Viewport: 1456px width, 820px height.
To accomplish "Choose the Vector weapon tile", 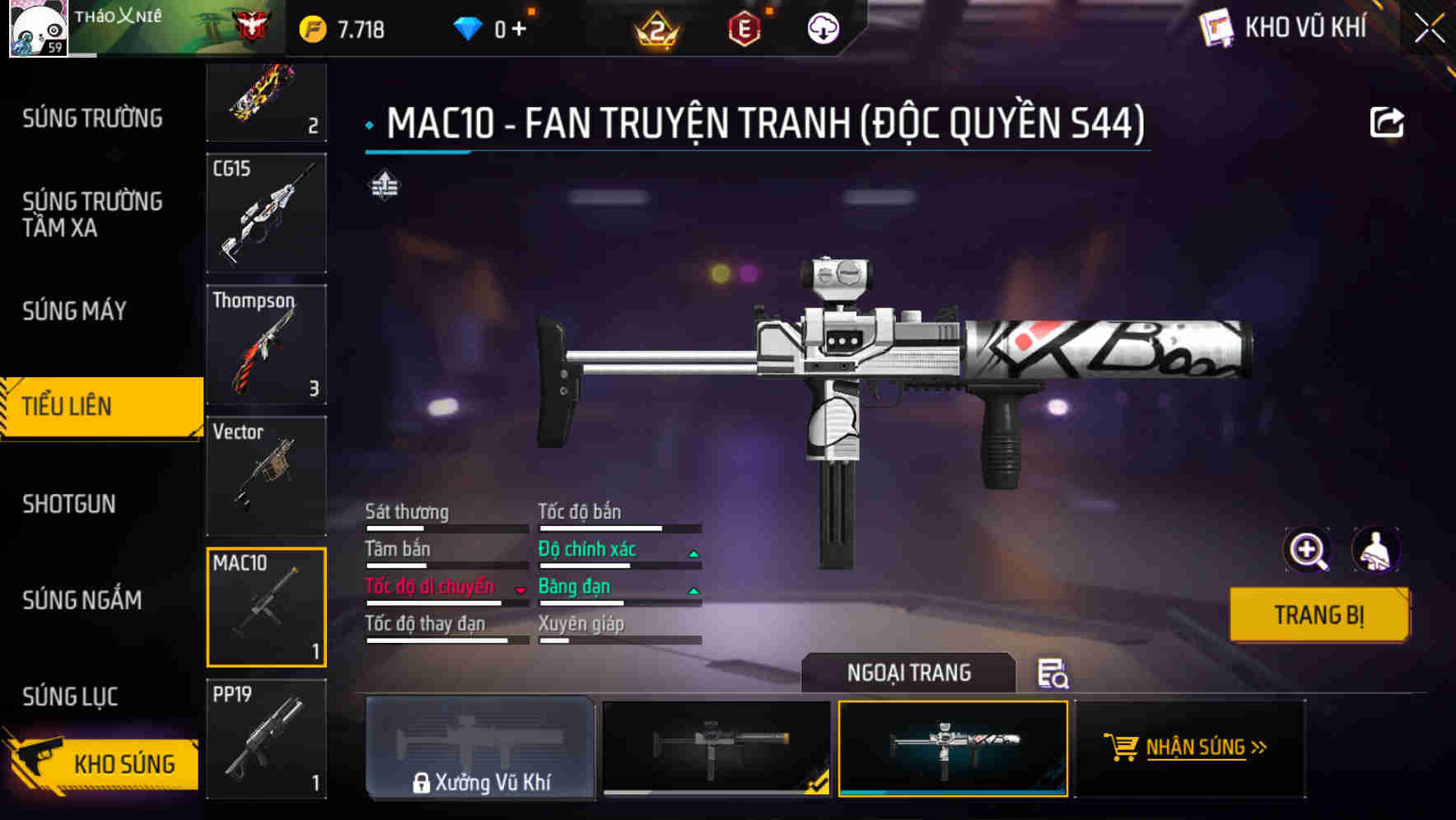I will (x=266, y=476).
